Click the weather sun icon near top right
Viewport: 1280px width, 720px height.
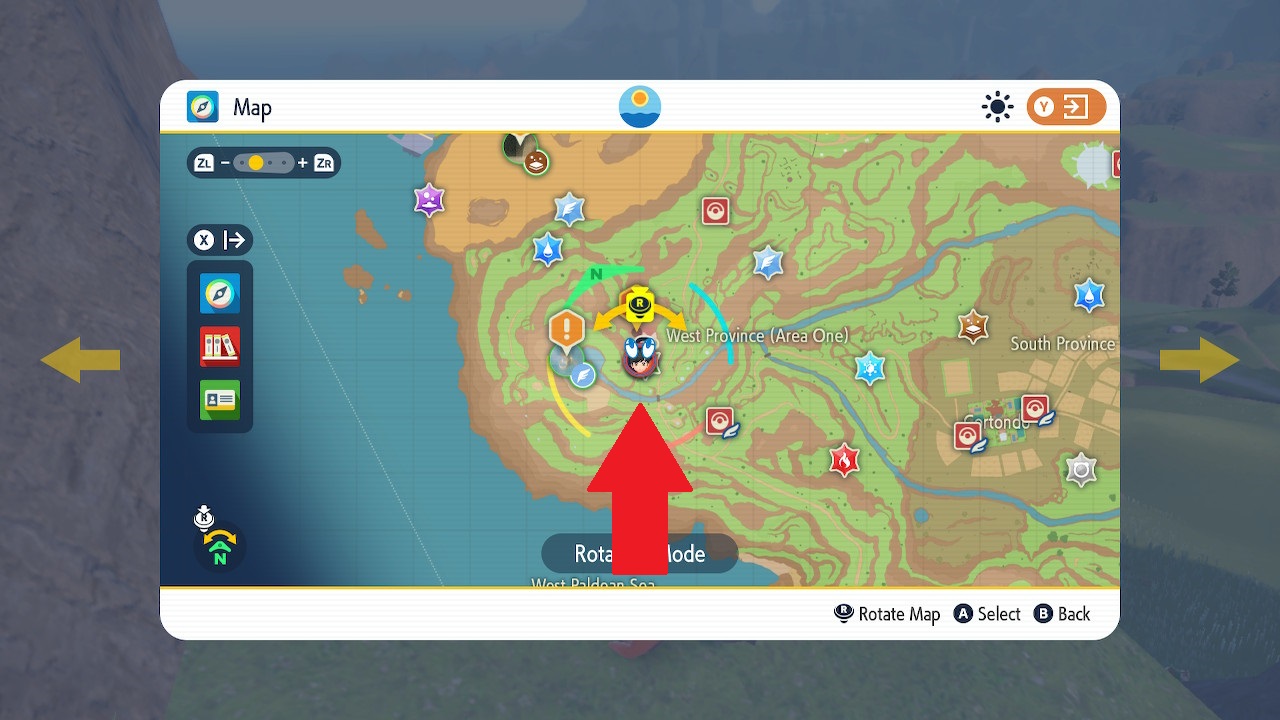point(997,107)
